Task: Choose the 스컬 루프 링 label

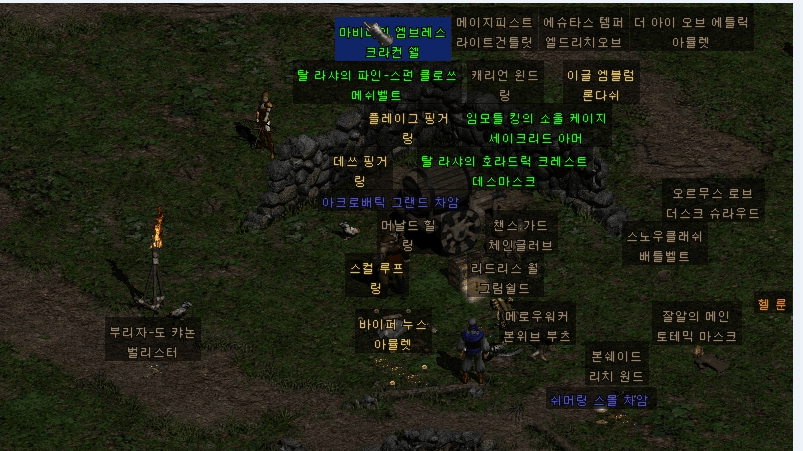Action: 375,278
